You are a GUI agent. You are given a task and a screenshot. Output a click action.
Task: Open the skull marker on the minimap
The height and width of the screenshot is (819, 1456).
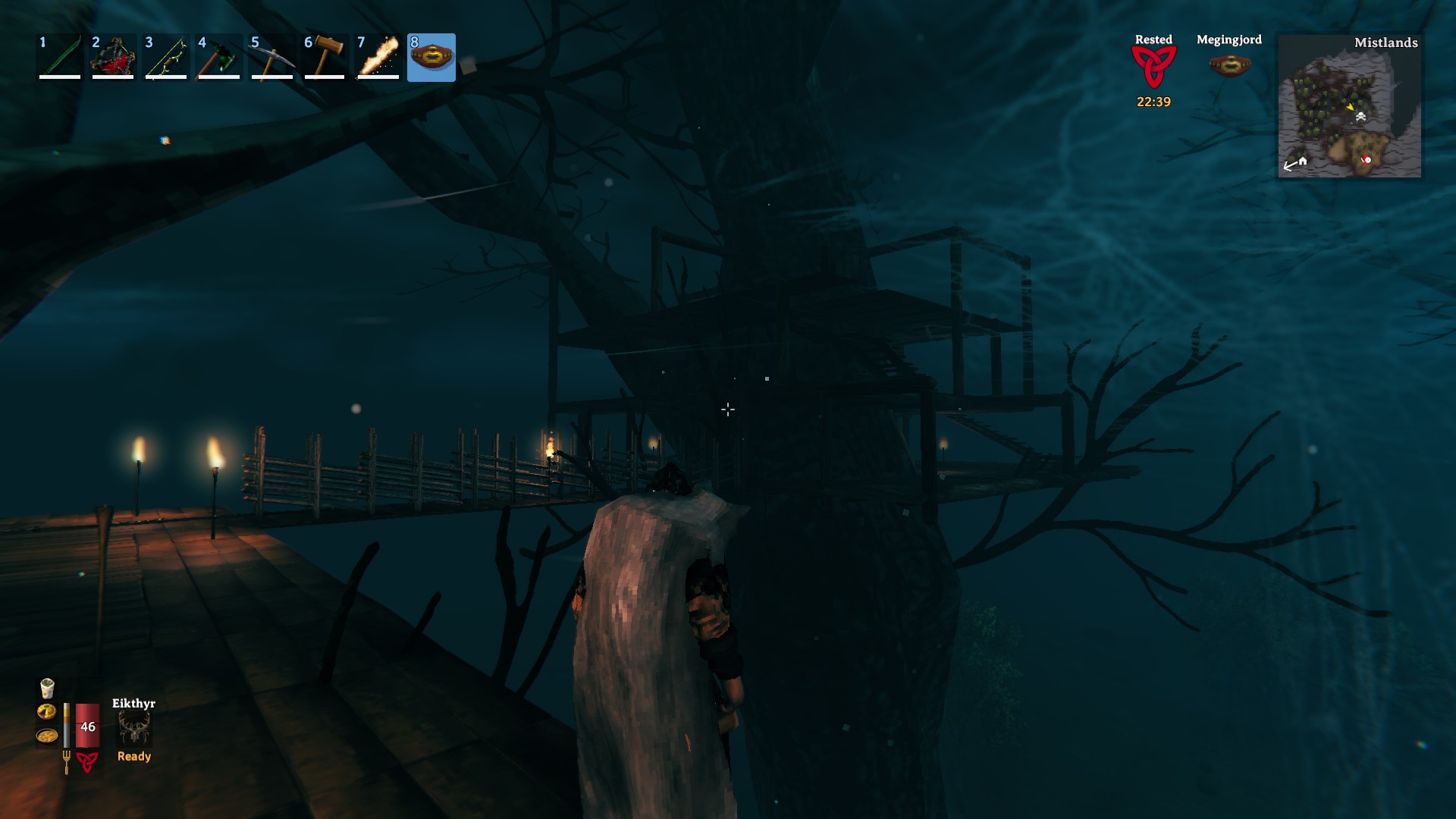coord(1361,118)
